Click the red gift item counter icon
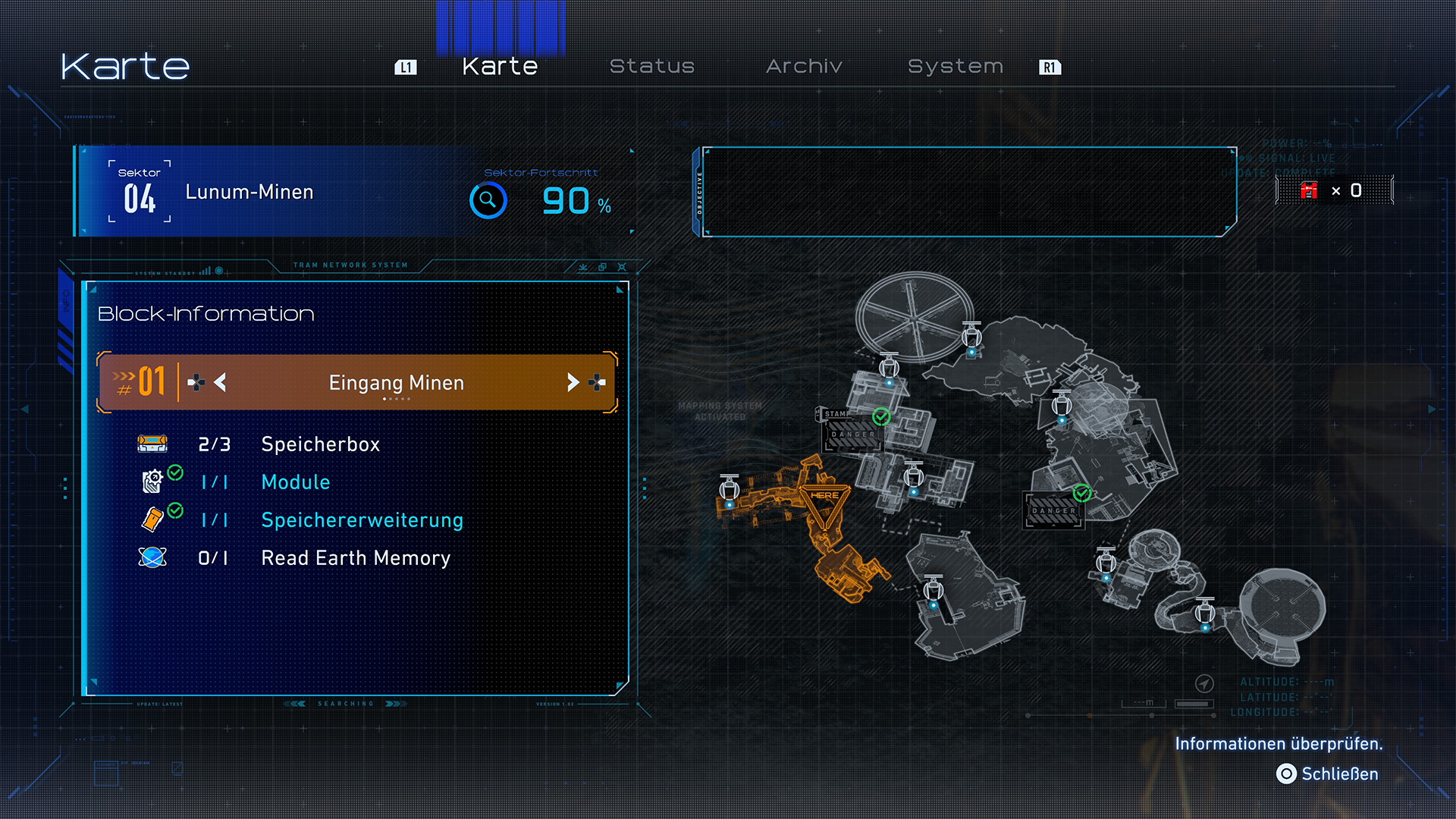1456x819 pixels. click(x=1309, y=190)
